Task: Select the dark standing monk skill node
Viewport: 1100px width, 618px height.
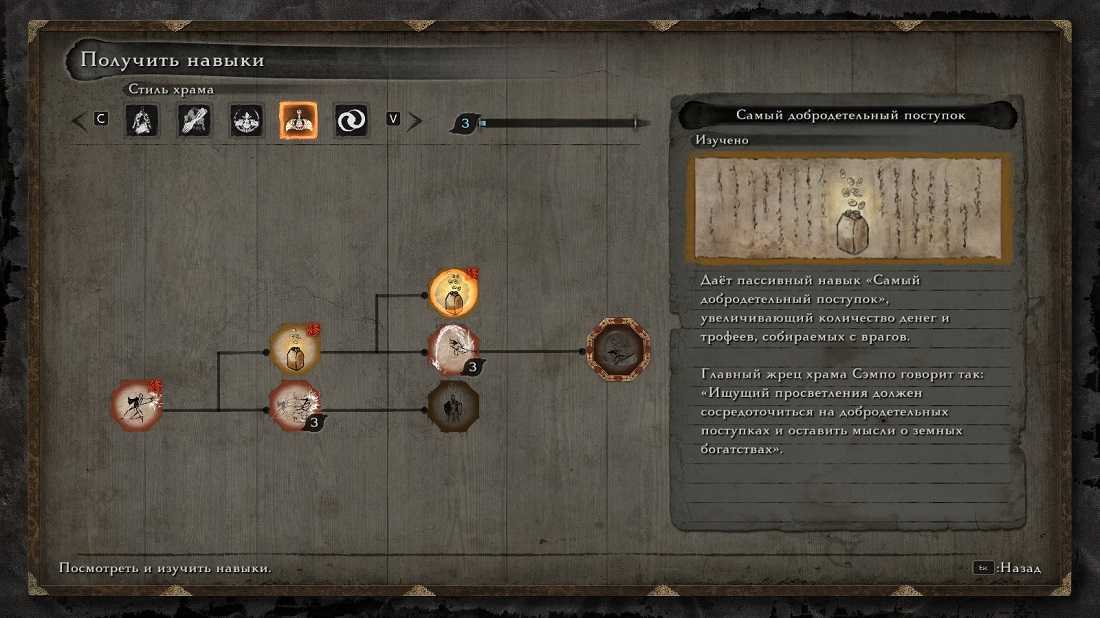Action: [453, 406]
